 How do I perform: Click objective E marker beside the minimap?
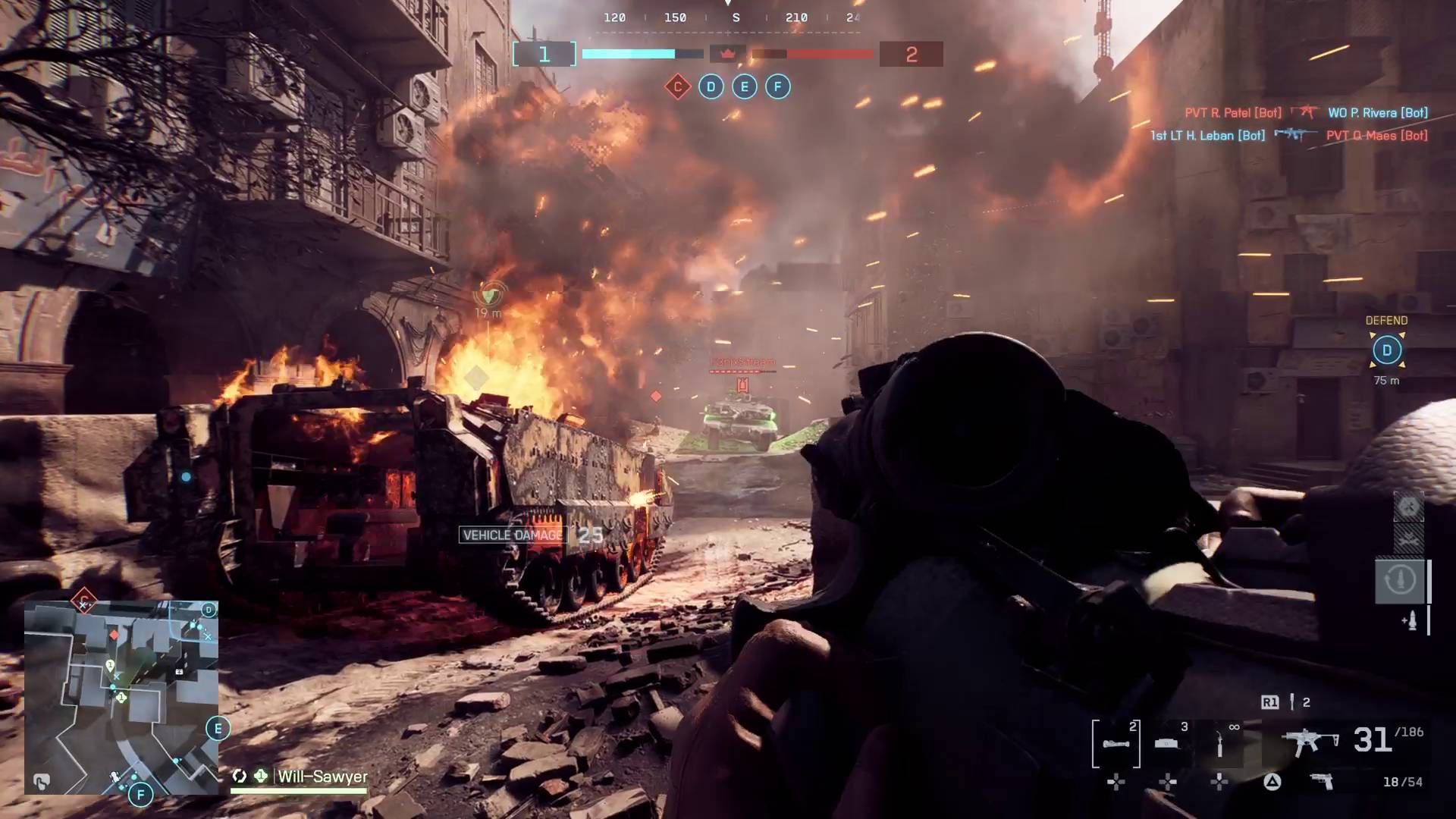click(218, 729)
